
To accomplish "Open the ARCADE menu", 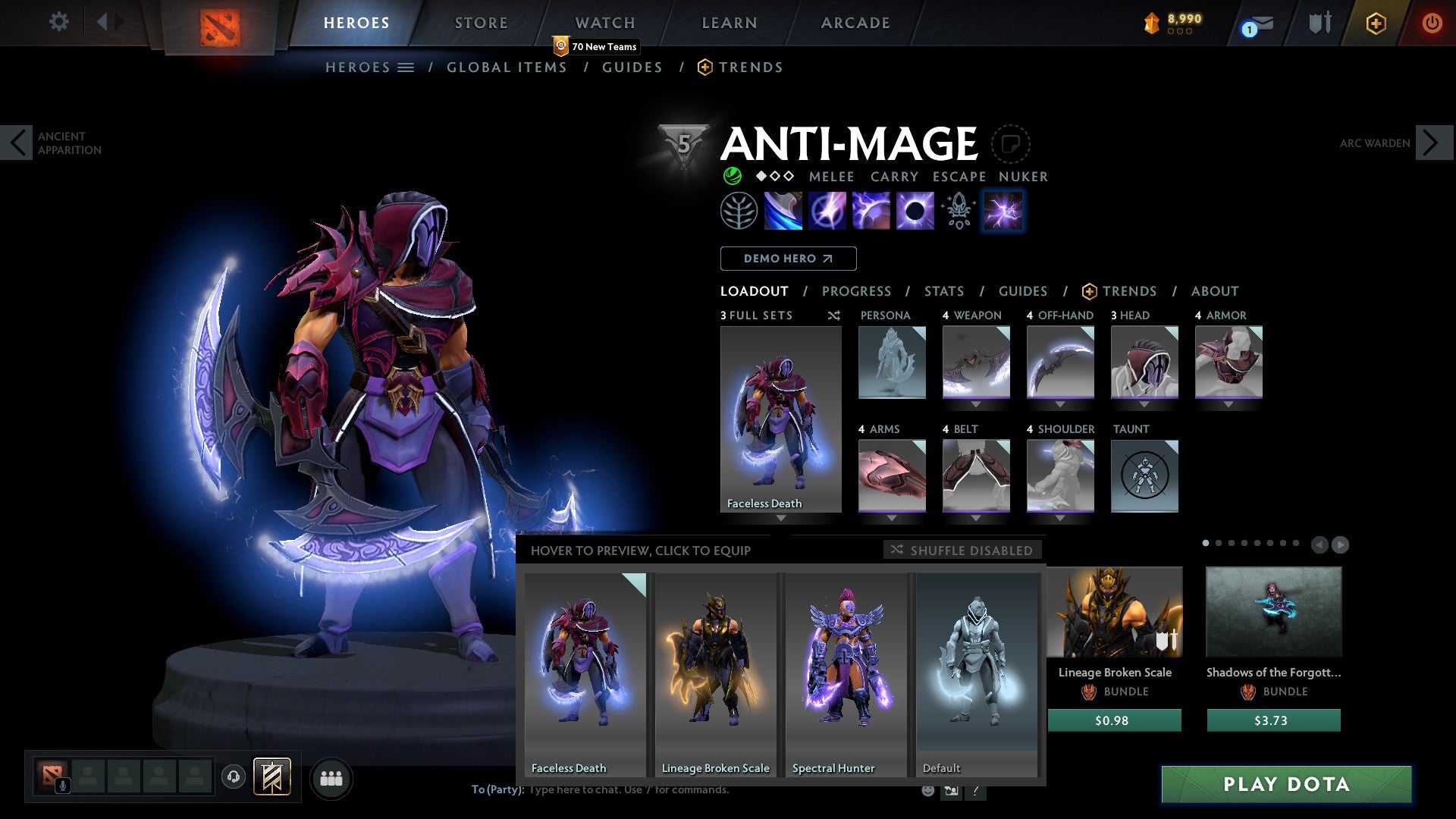I will (855, 23).
